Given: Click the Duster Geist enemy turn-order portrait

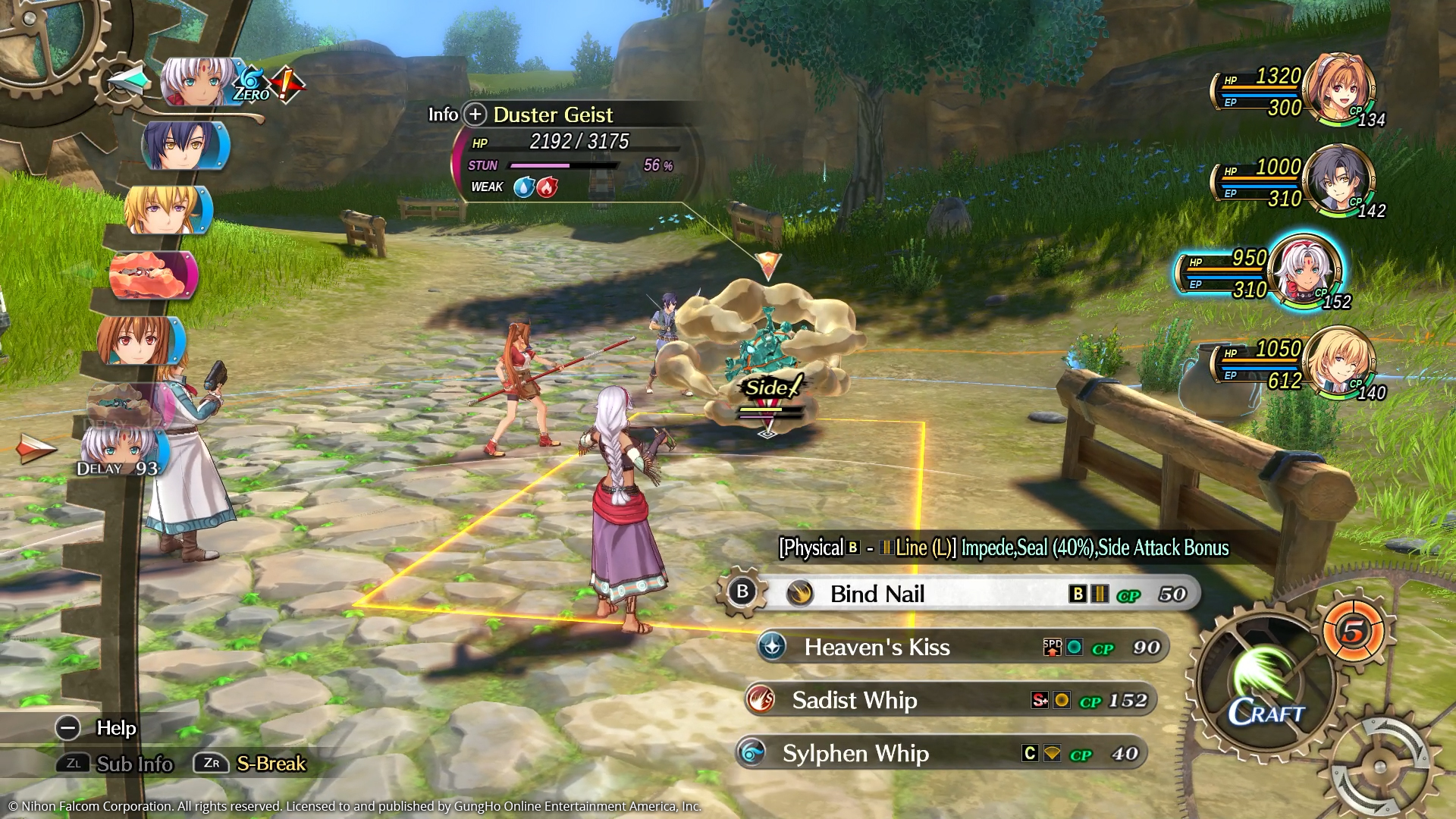Looking at the screenshot, I should [x=153, y=275].
